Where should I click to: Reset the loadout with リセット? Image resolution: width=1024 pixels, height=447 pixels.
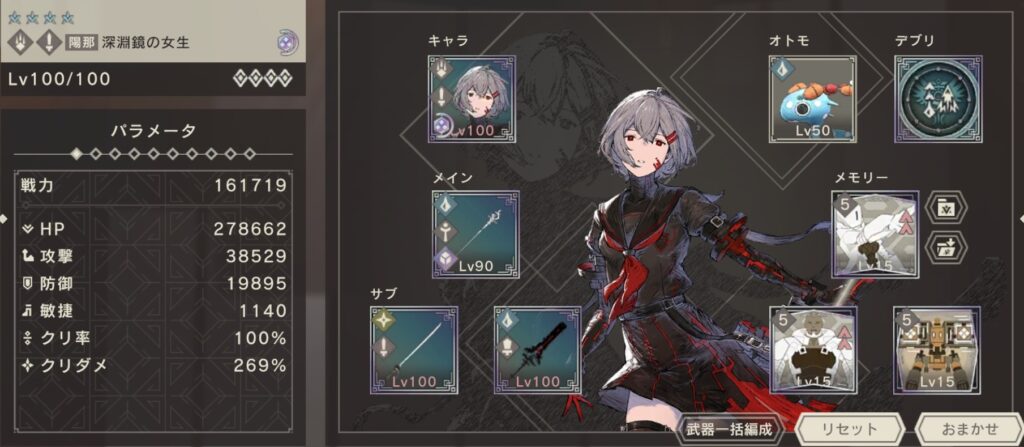(850, 429)
